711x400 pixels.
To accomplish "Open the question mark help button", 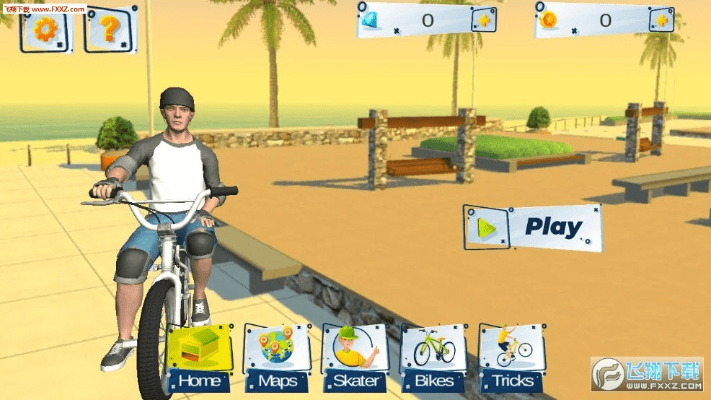I will tap(110, 29).
